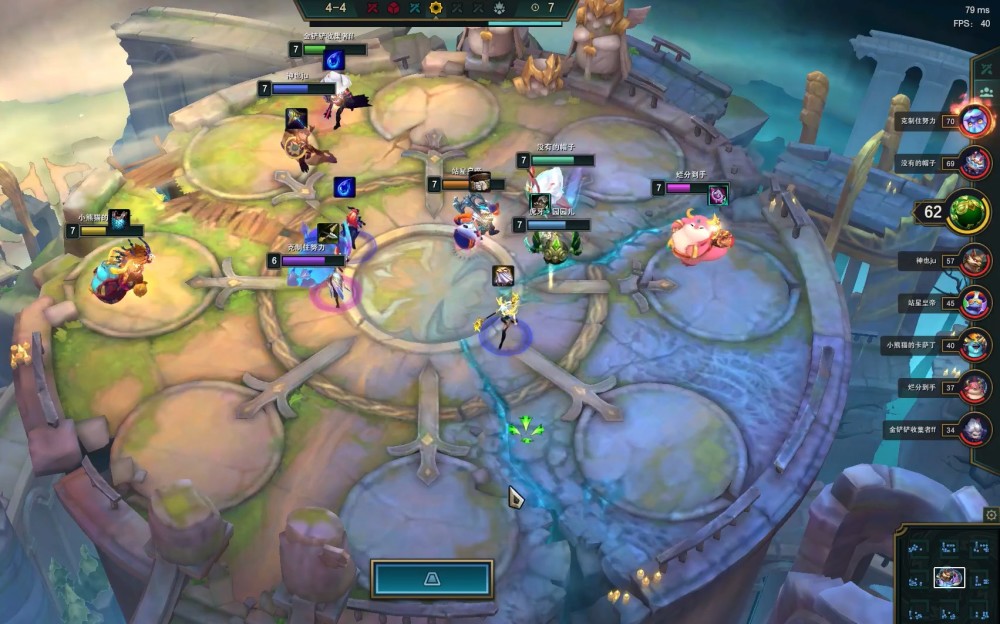Click the teal button at the bottom center

(x=432, y=579)
